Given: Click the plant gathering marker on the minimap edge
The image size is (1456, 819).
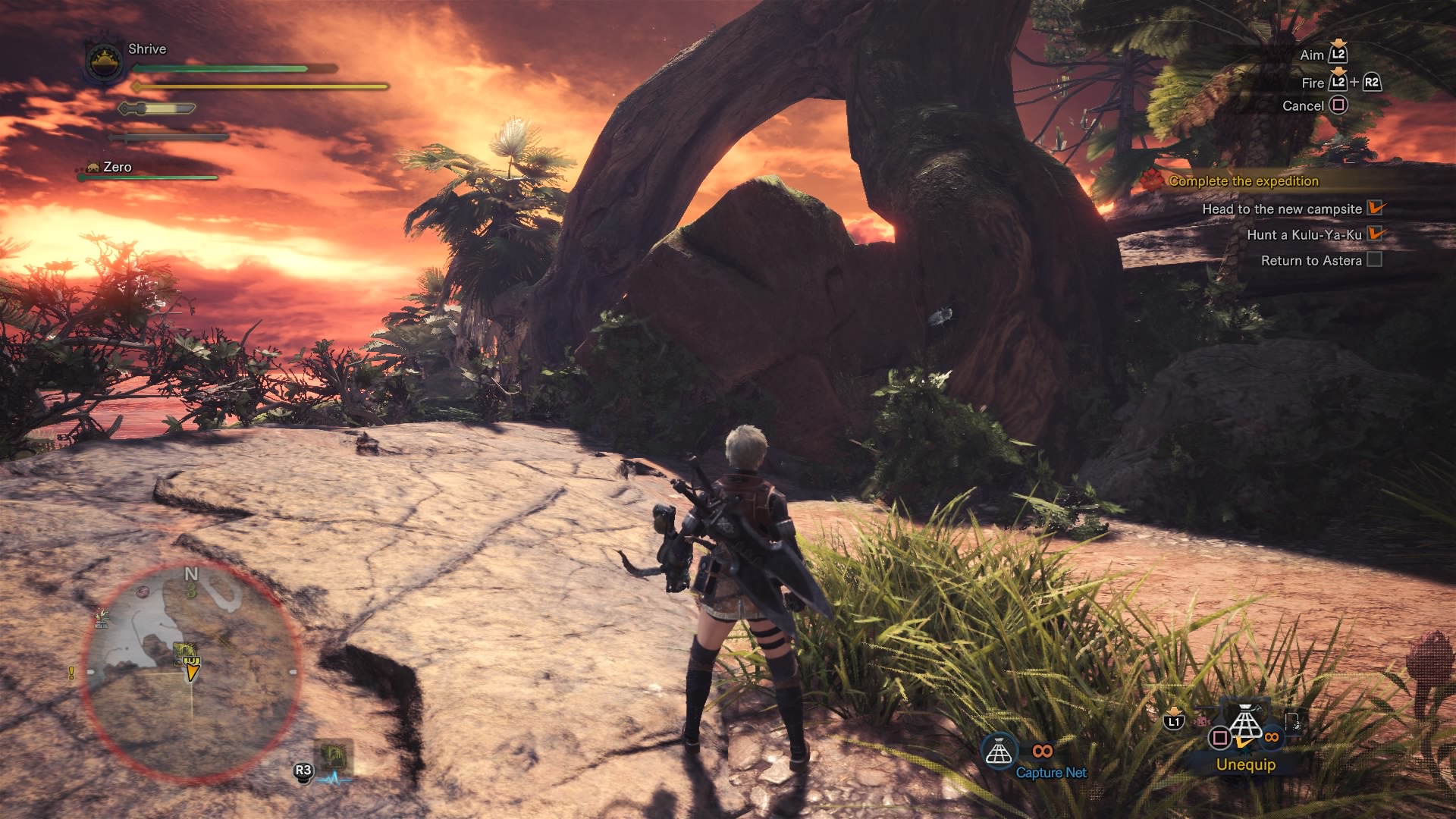Looking at the screenshot, I should pyautogui.click(x=102, y=618).
